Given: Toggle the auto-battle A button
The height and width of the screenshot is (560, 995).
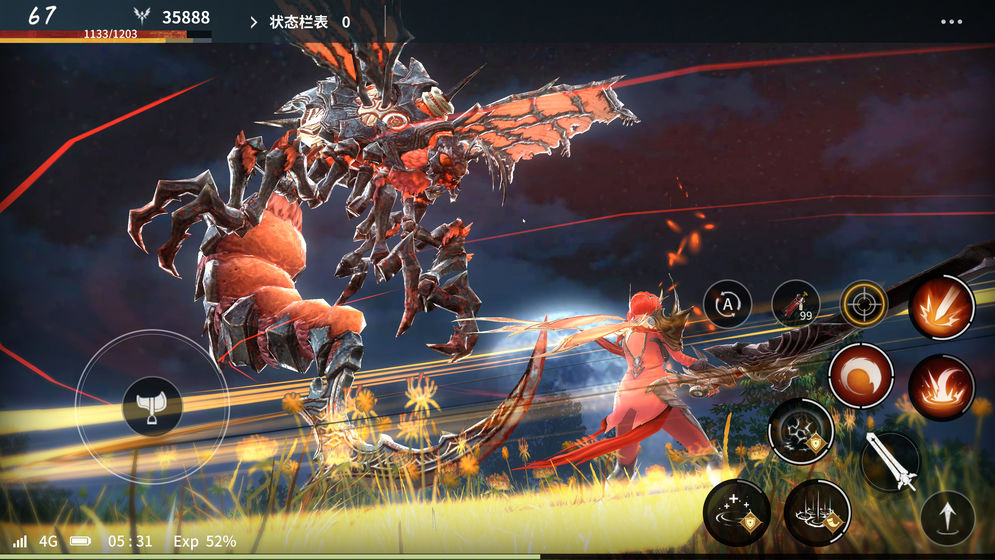Looking at the screenshot, I should 727,304.
